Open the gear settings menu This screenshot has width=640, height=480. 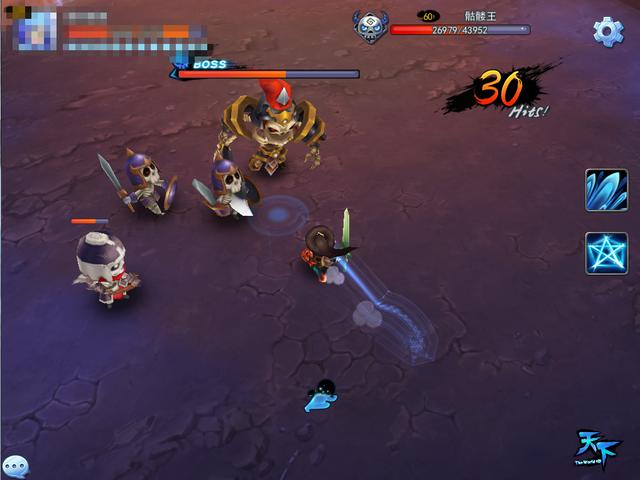pyautogui.click(x=608, y=31)
